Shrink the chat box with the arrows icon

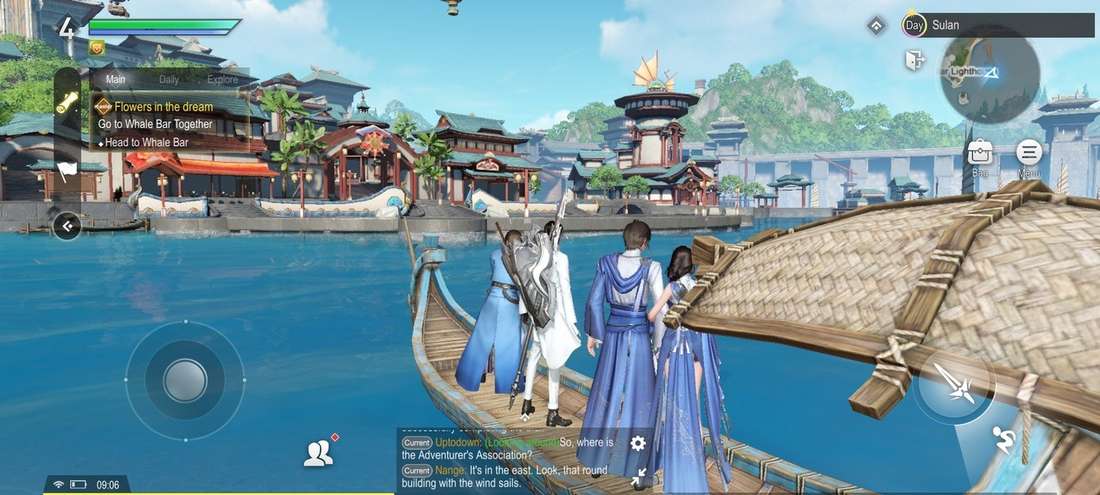pyautogui.click(x=638, y=477)
